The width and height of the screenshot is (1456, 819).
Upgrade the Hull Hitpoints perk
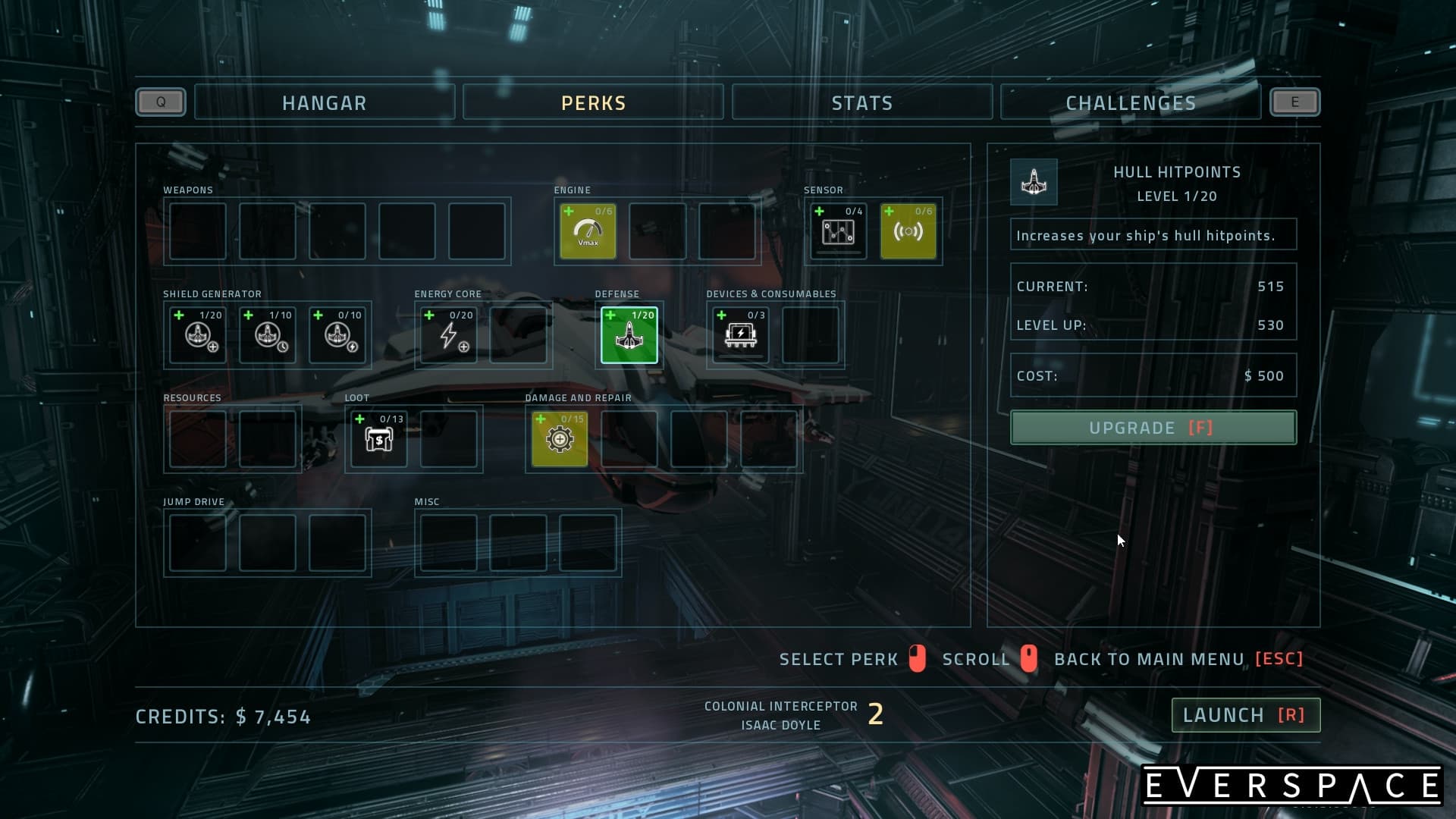click(1153, 427)
